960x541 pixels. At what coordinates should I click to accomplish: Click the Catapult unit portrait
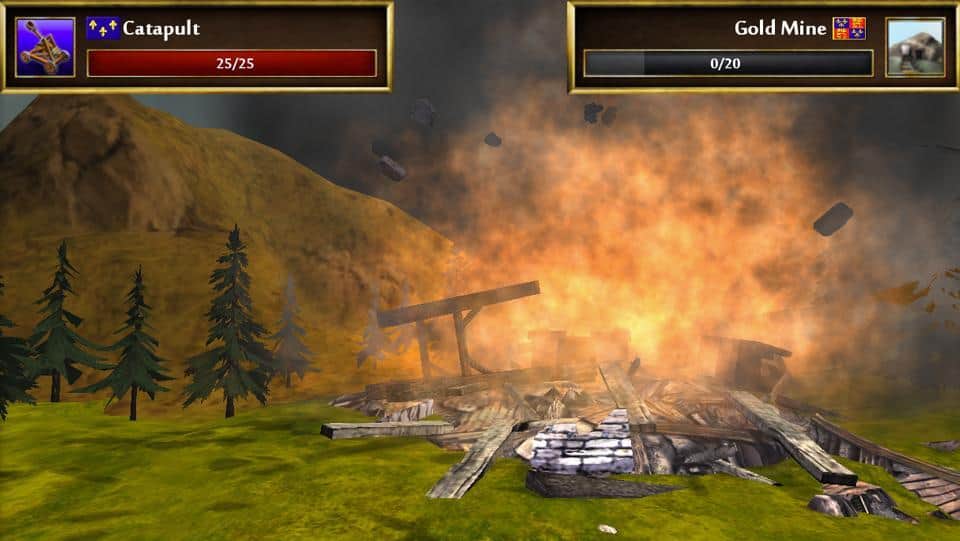click(x=45, y=47)
